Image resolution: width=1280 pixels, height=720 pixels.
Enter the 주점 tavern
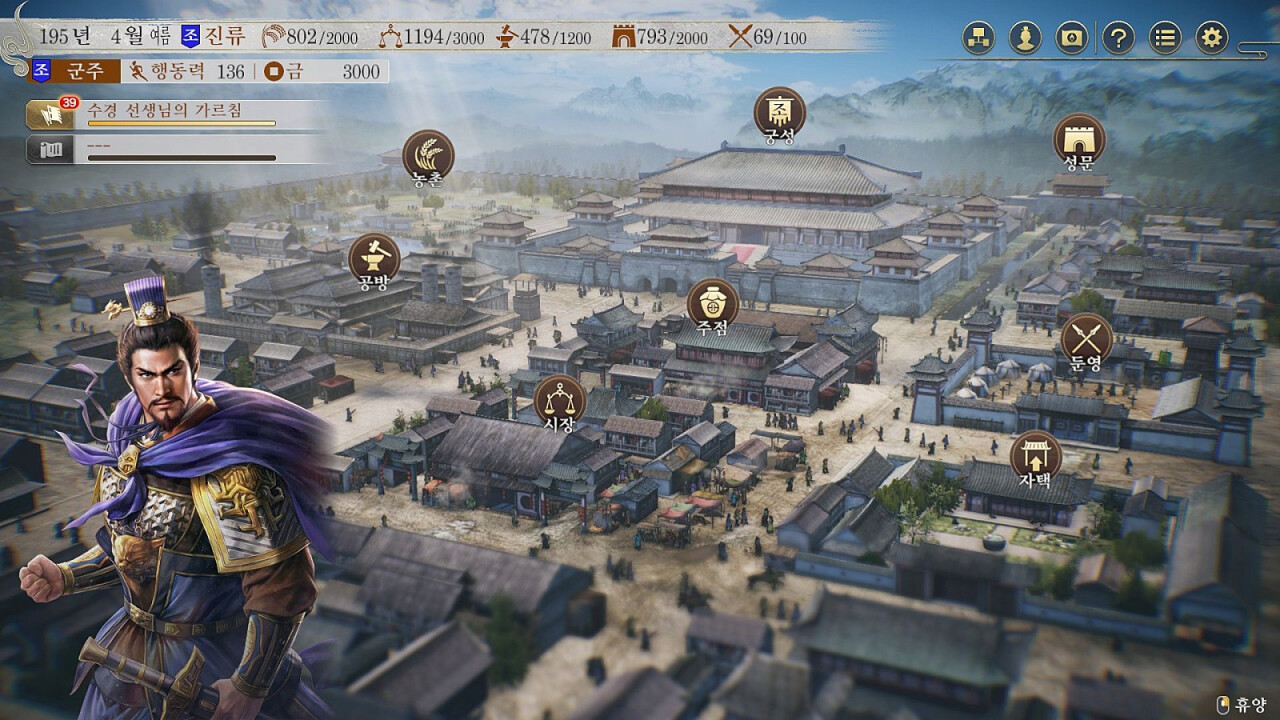712,304
